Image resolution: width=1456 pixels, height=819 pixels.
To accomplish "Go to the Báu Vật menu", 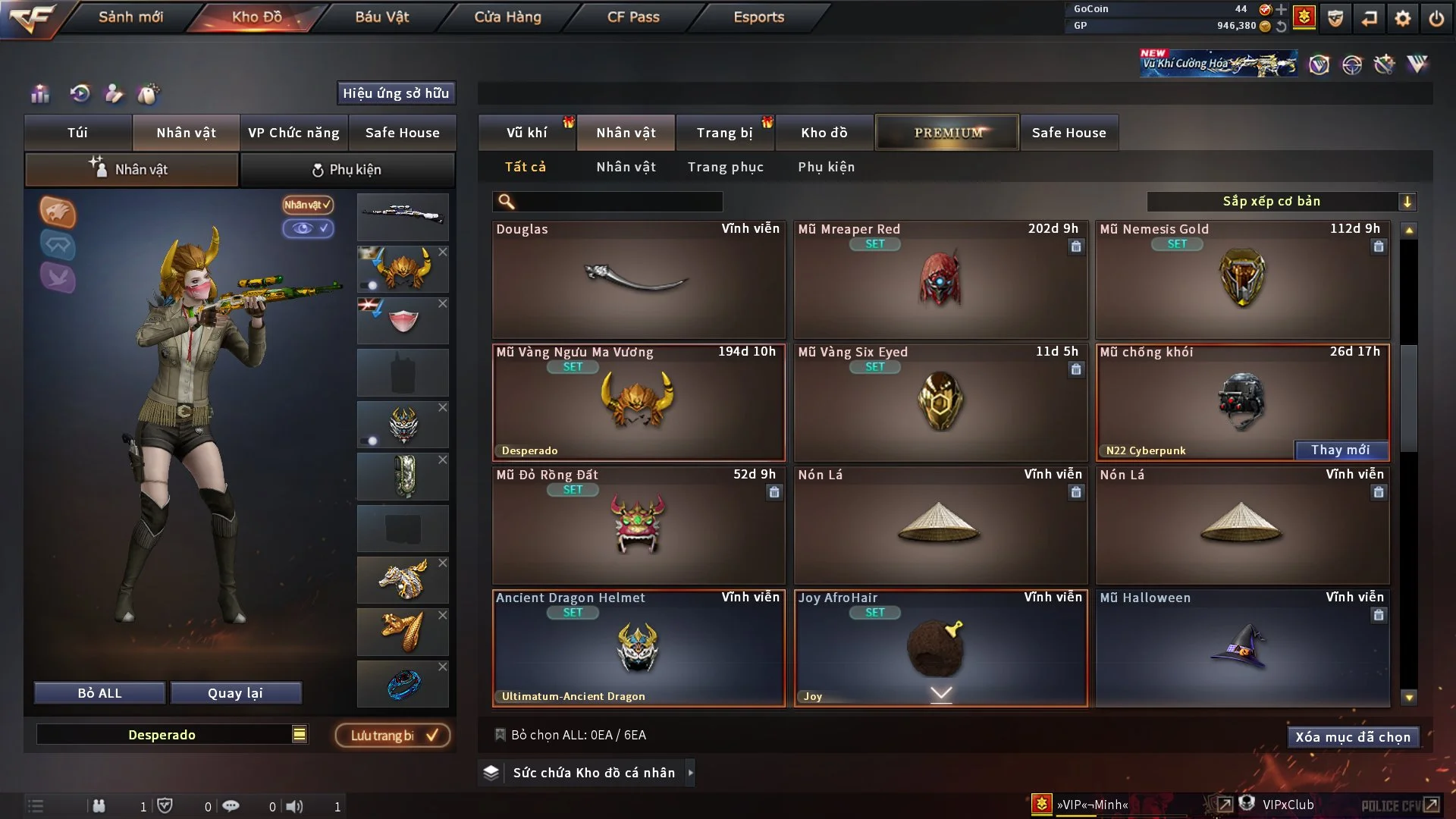I will (381, 17).
